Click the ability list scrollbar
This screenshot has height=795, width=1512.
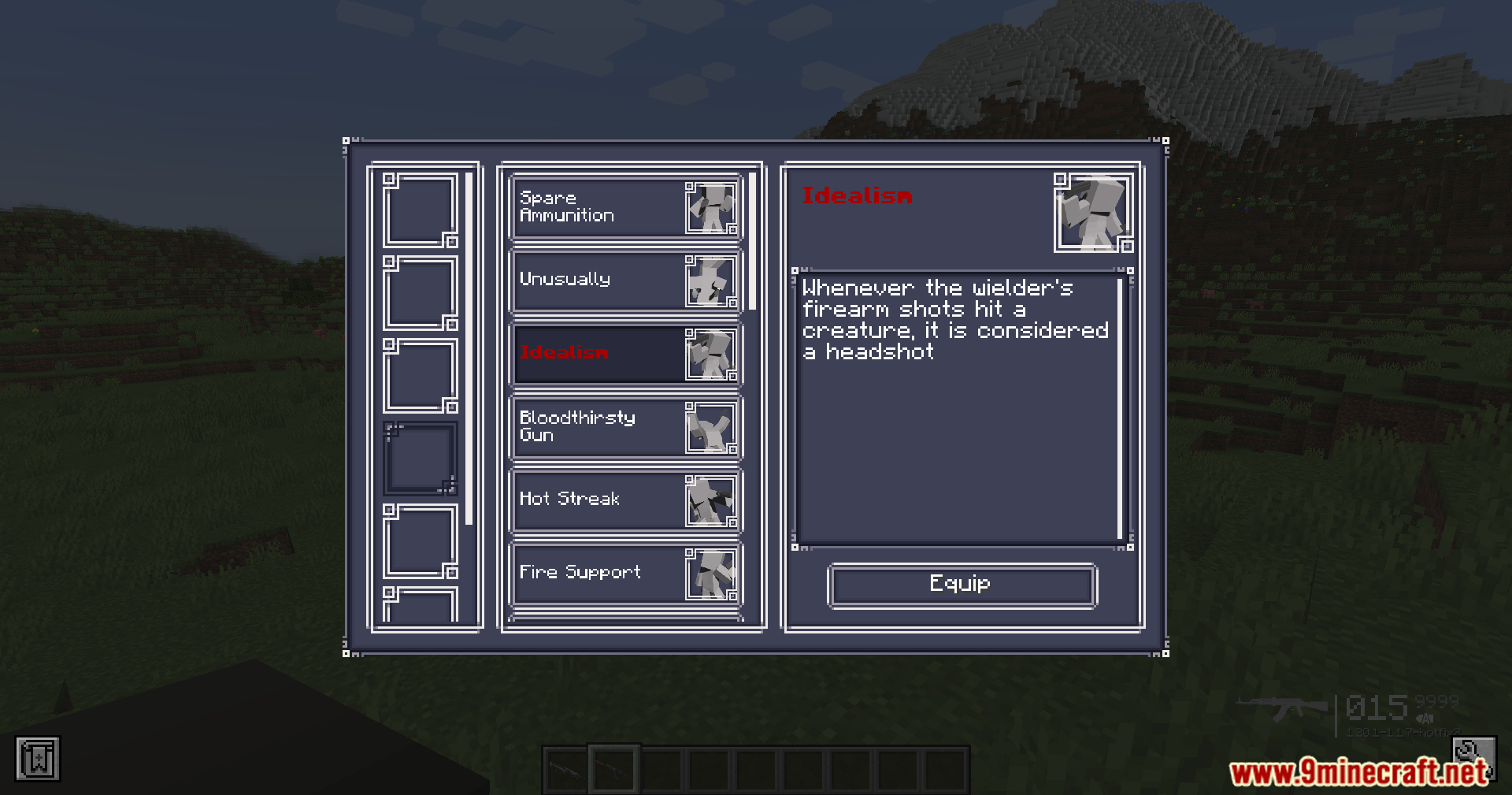tap(752, 241)
